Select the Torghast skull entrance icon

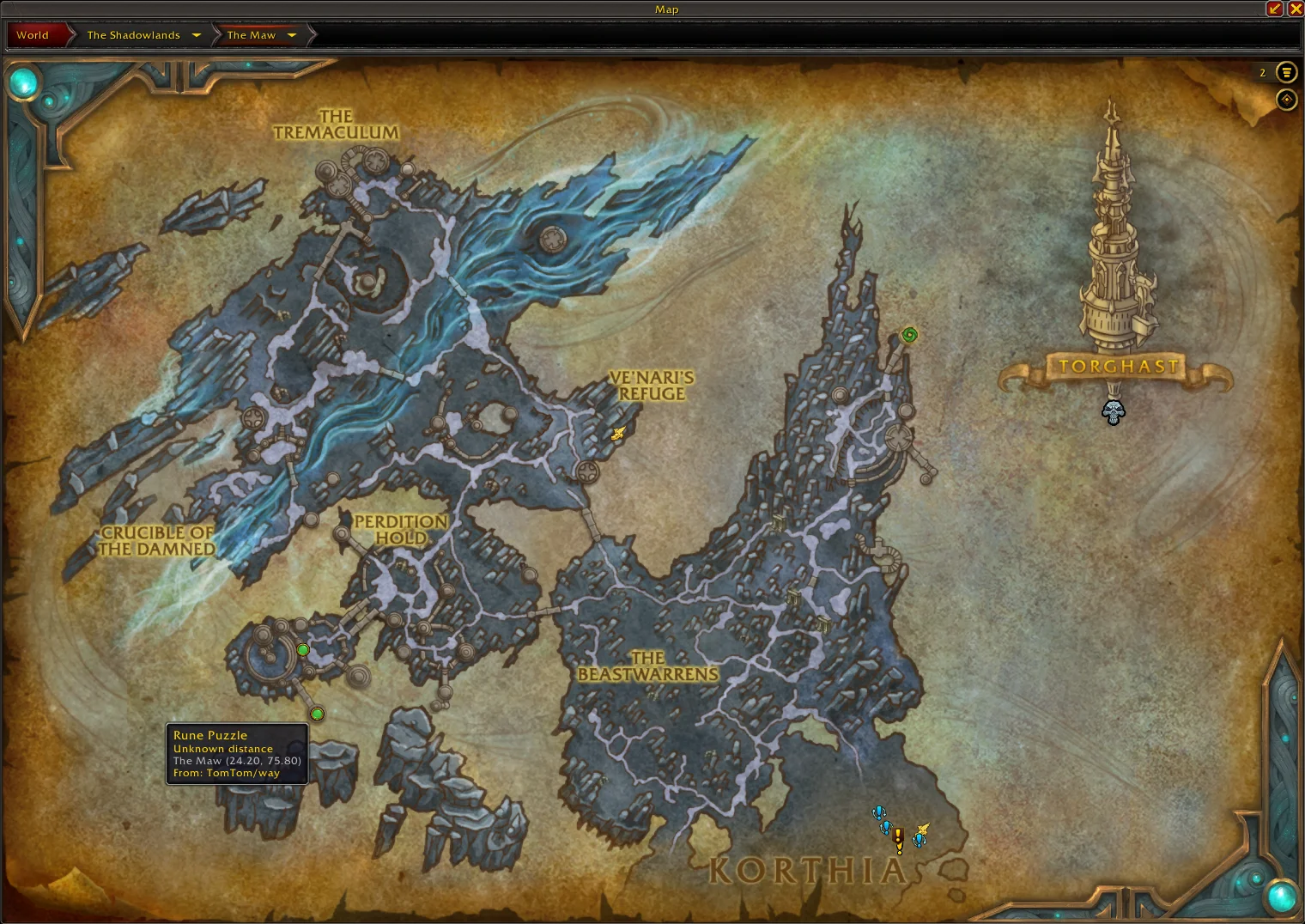(1114, 412)
